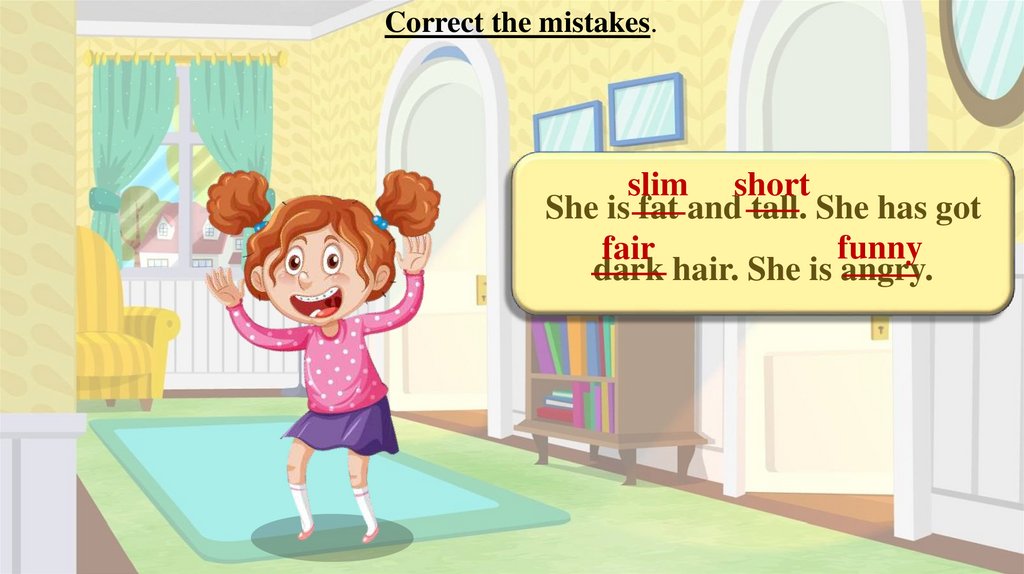Click the red correction word "slim"

point(658,185)
